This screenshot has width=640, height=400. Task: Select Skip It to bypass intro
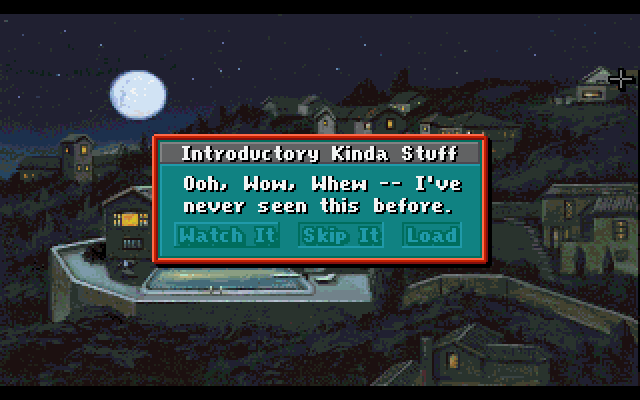341,235
